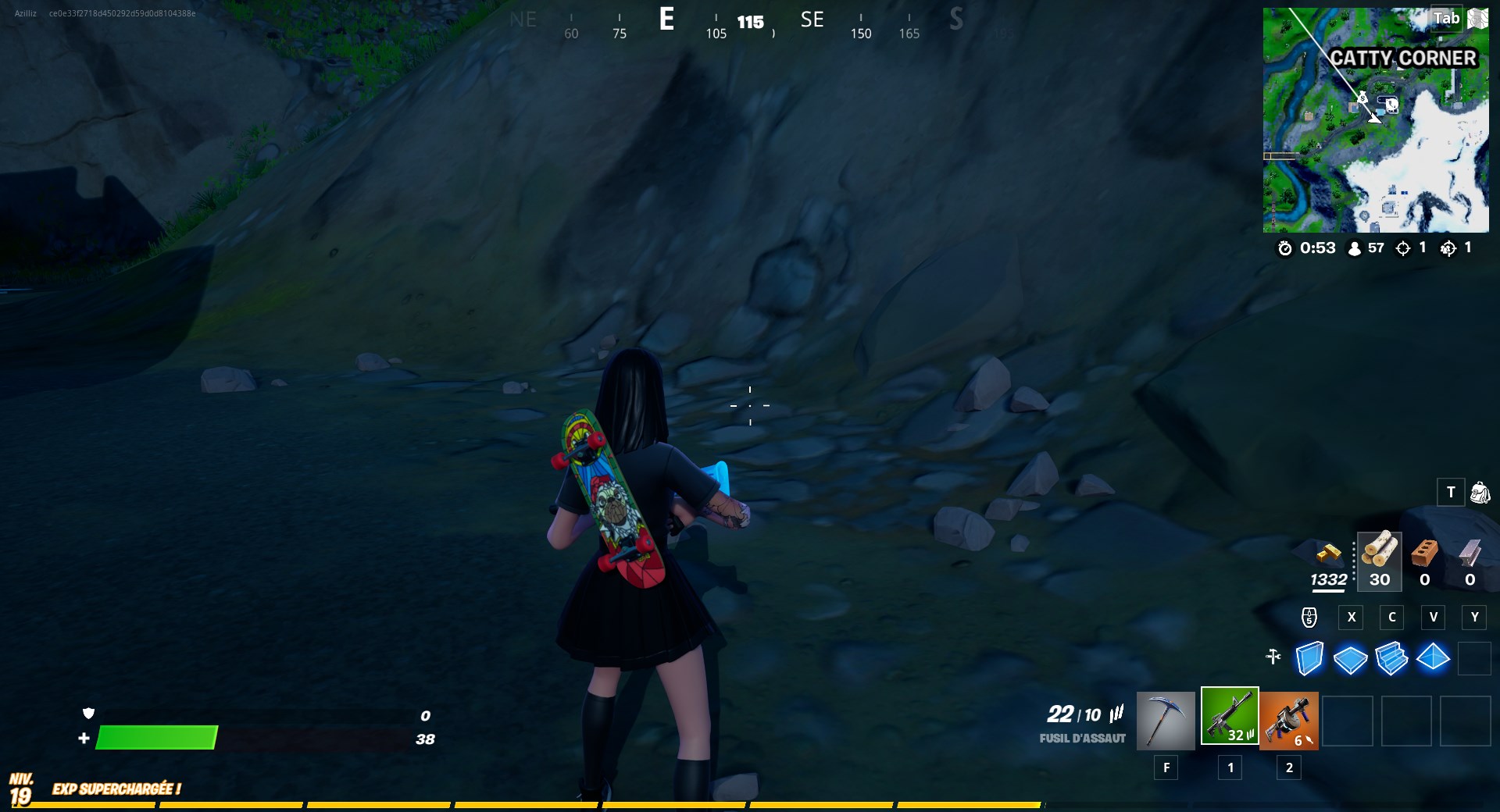Select the floor build piece

click(1352, 660)
